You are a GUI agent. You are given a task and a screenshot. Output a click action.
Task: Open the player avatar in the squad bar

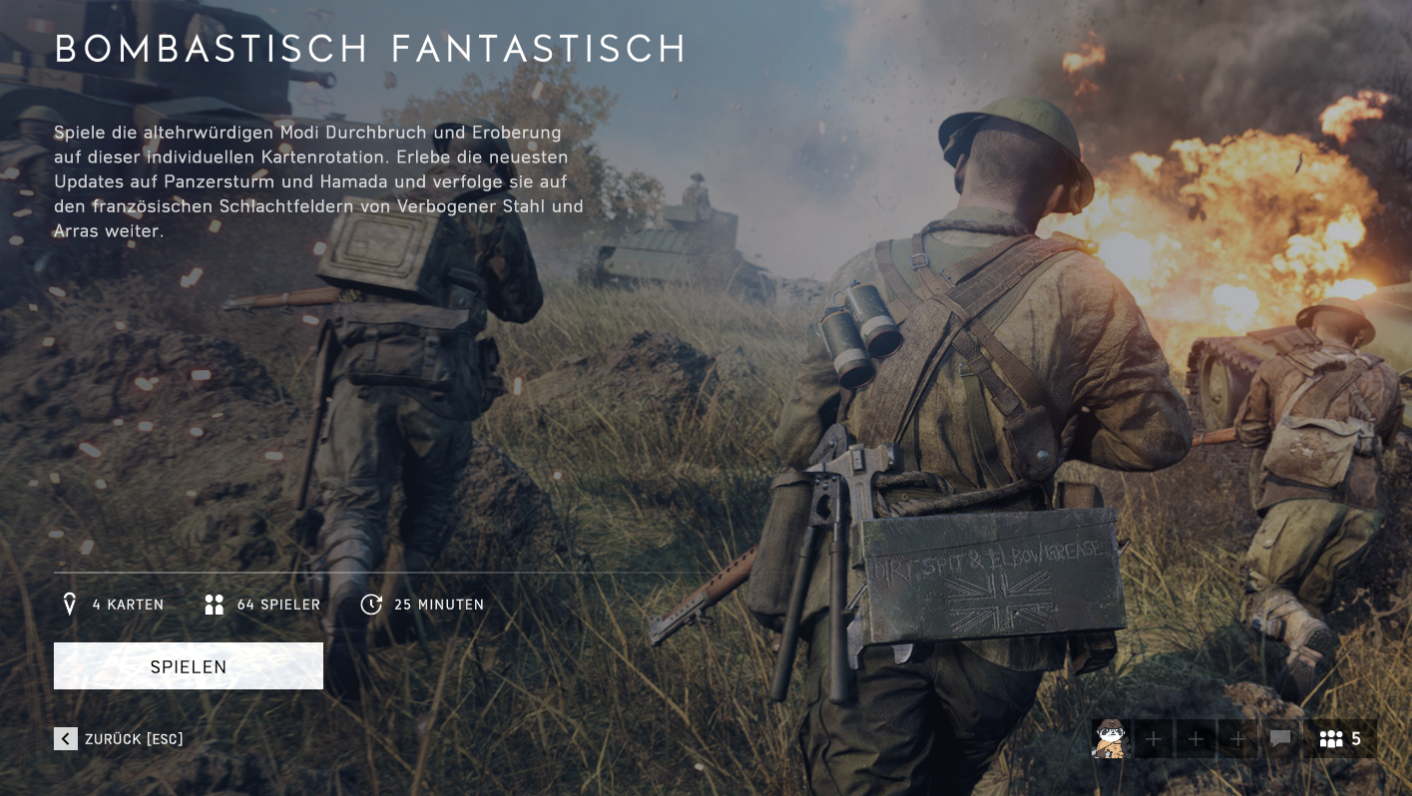pyautogui.click(x=1109, y=739)
